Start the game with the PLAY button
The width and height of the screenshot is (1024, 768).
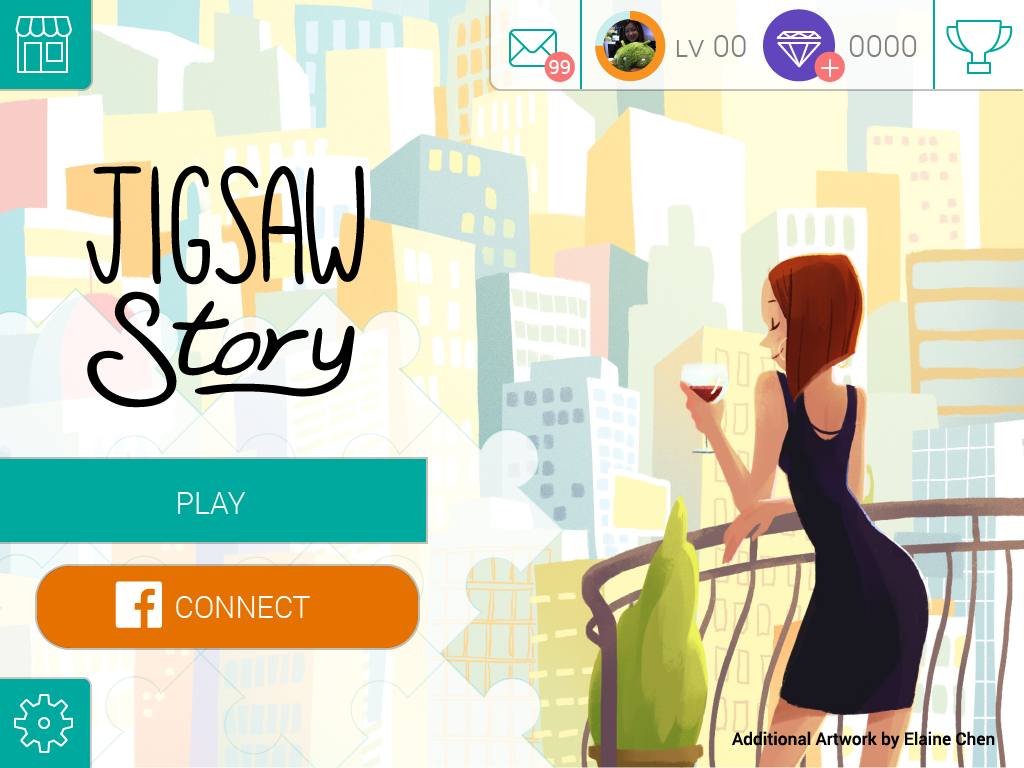point(212,501)
